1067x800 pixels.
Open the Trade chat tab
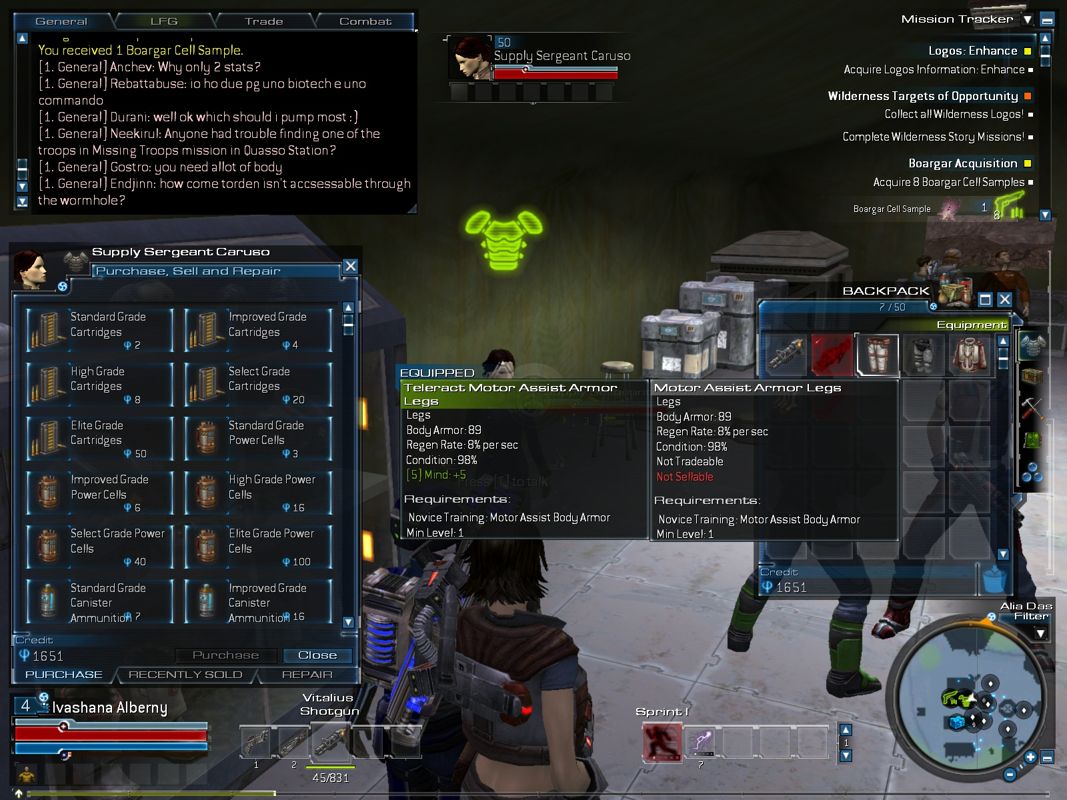point(265,21)
